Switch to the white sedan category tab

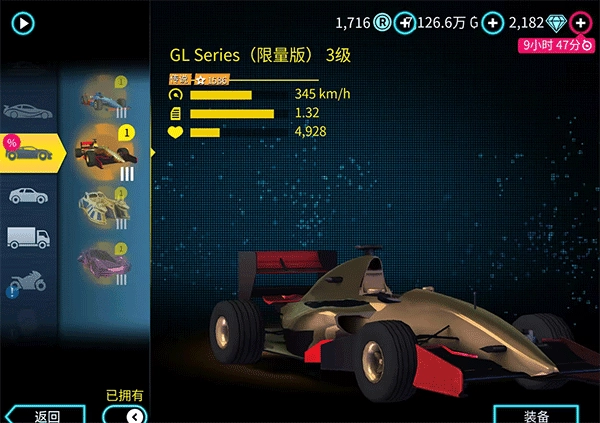[x=27, y=196]
